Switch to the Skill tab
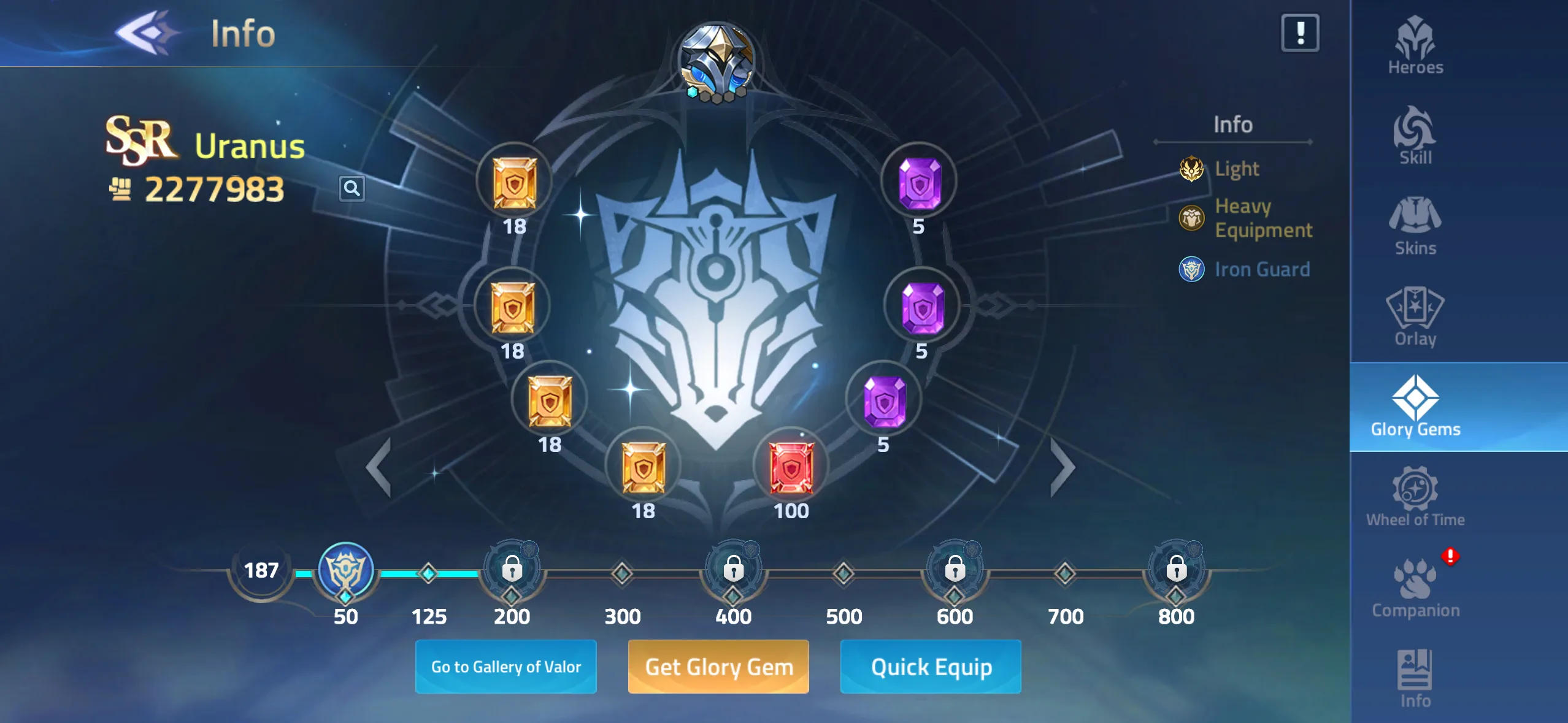 coord(1415,136)
